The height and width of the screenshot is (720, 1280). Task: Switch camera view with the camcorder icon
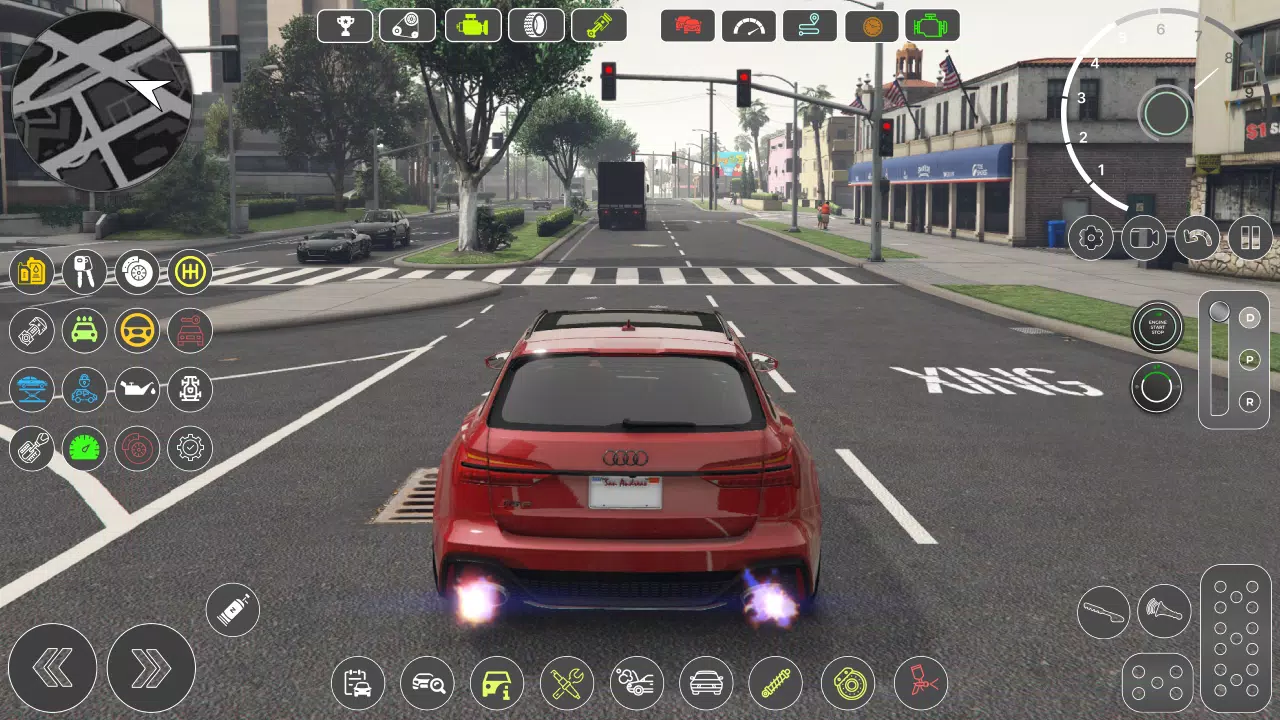[1143, 238]
